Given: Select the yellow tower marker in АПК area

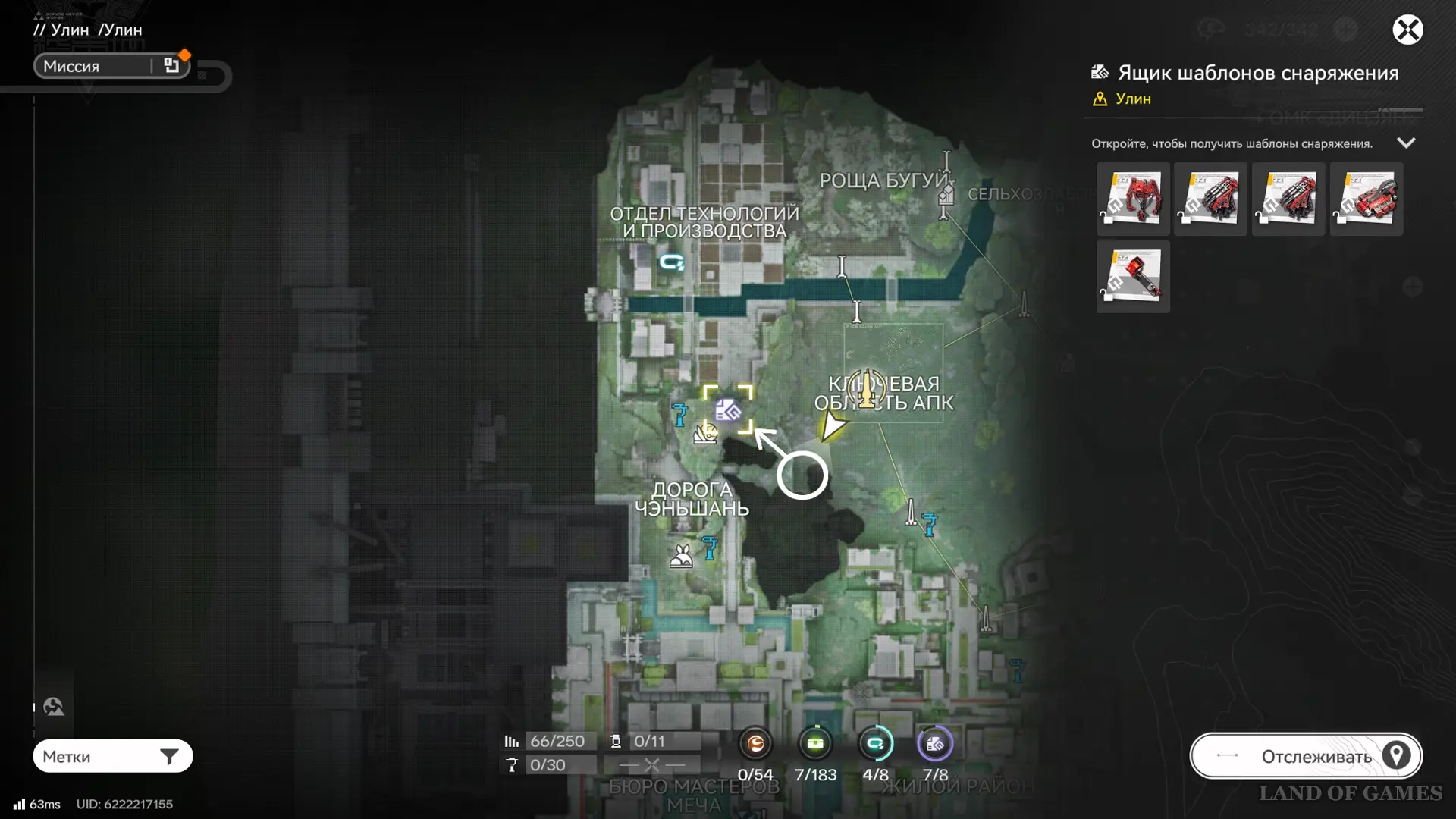Looking at the screenshot, I should [x=866, y=388].
